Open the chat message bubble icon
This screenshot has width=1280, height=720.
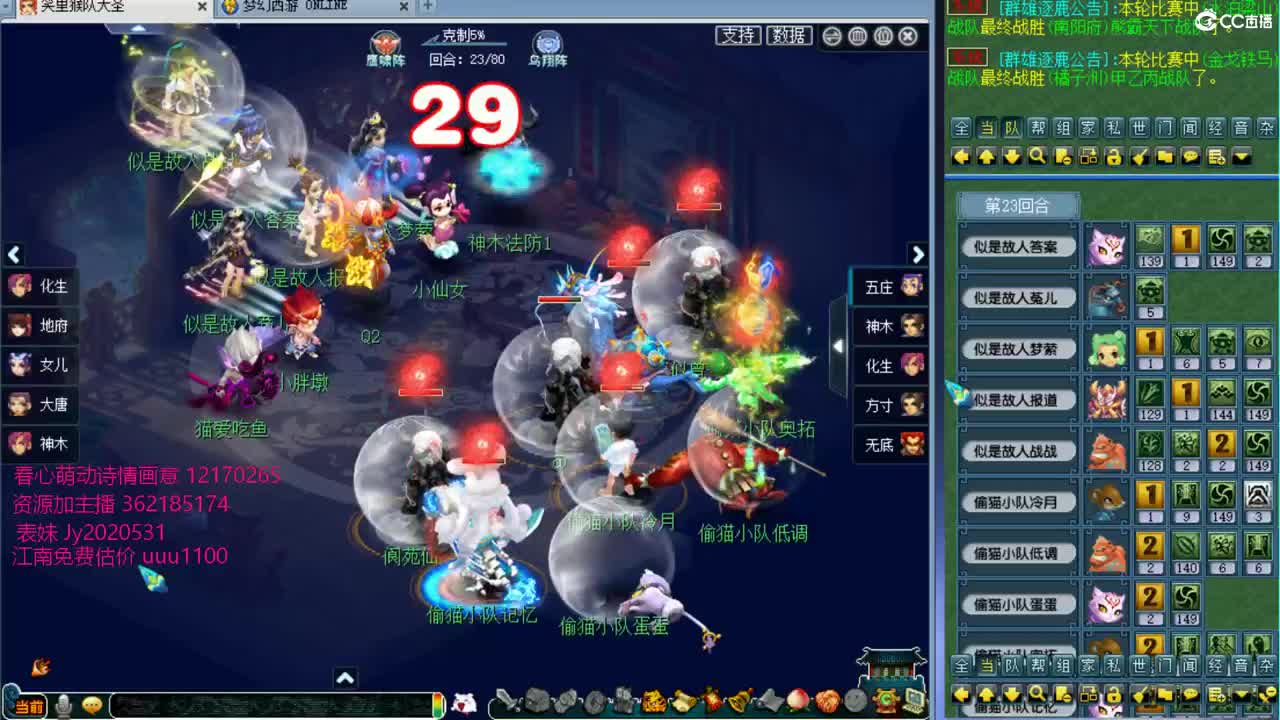1188,156
